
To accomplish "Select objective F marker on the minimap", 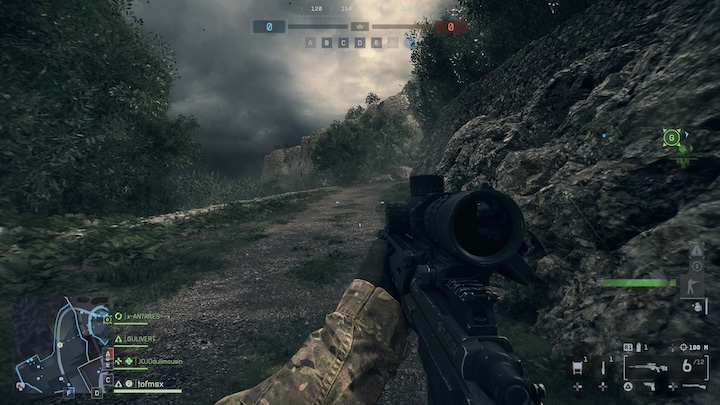I will click(68, 392).
